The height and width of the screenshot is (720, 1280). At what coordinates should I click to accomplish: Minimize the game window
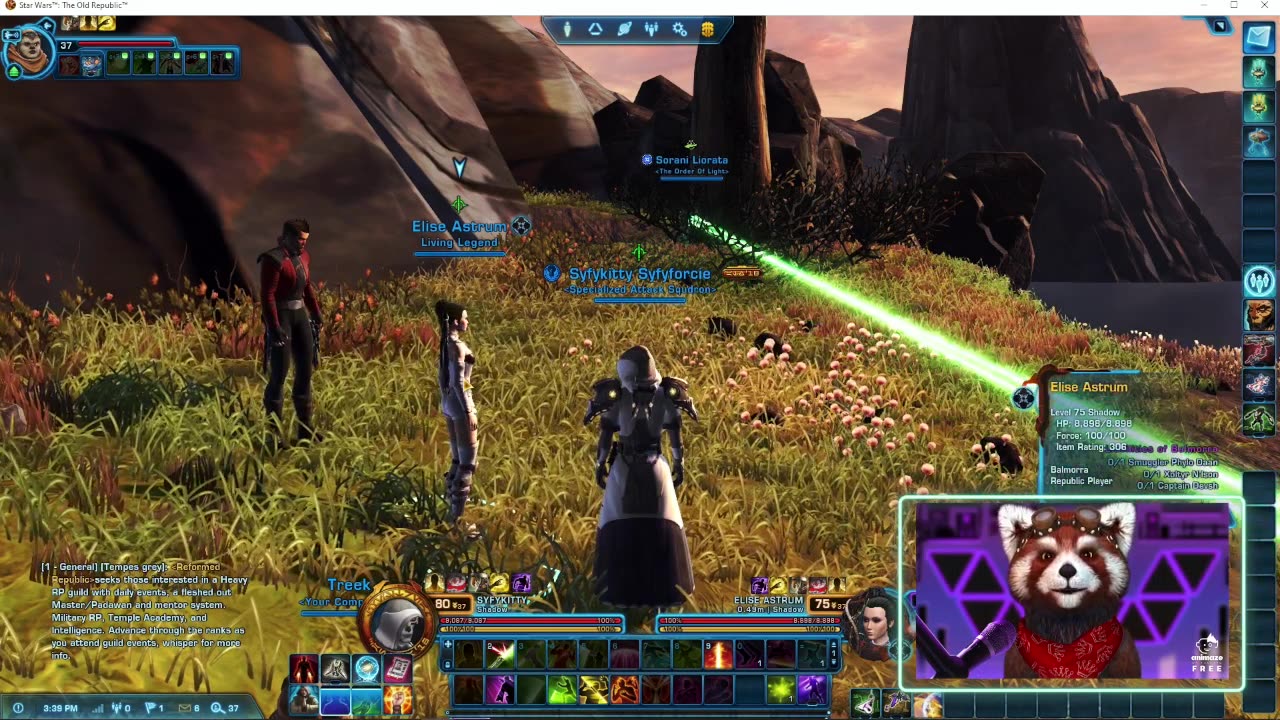[1207, 6]
